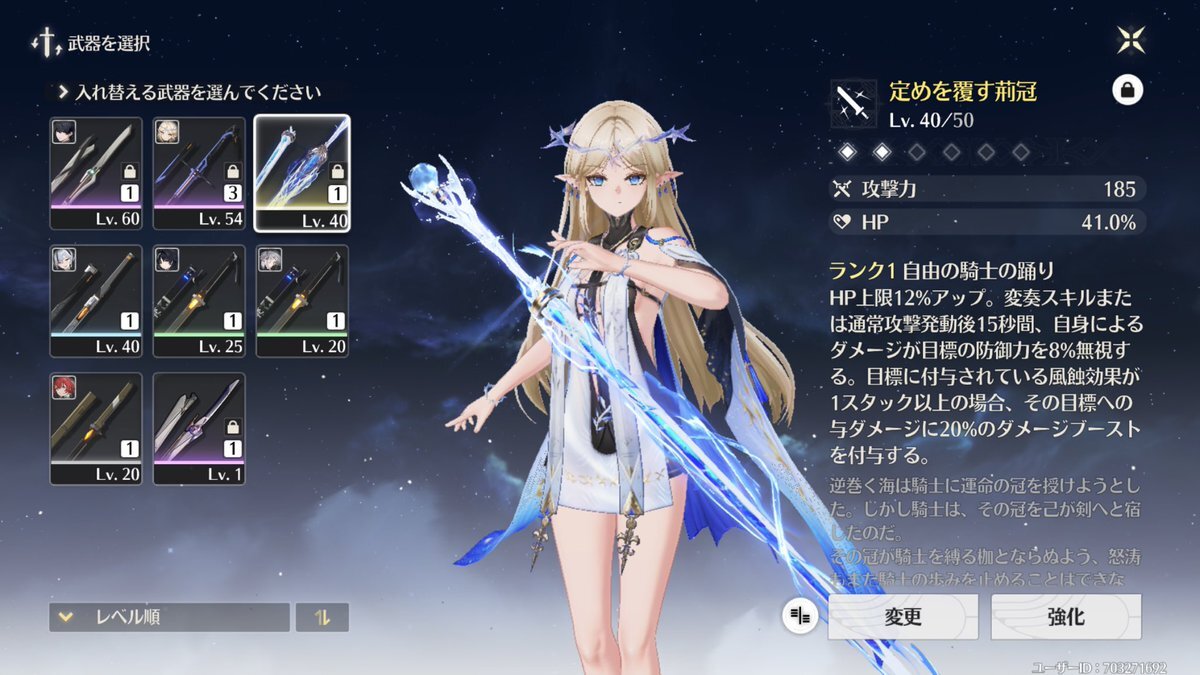
Task: Open the round comparison icon beside 変更
Action: (800, 617)
